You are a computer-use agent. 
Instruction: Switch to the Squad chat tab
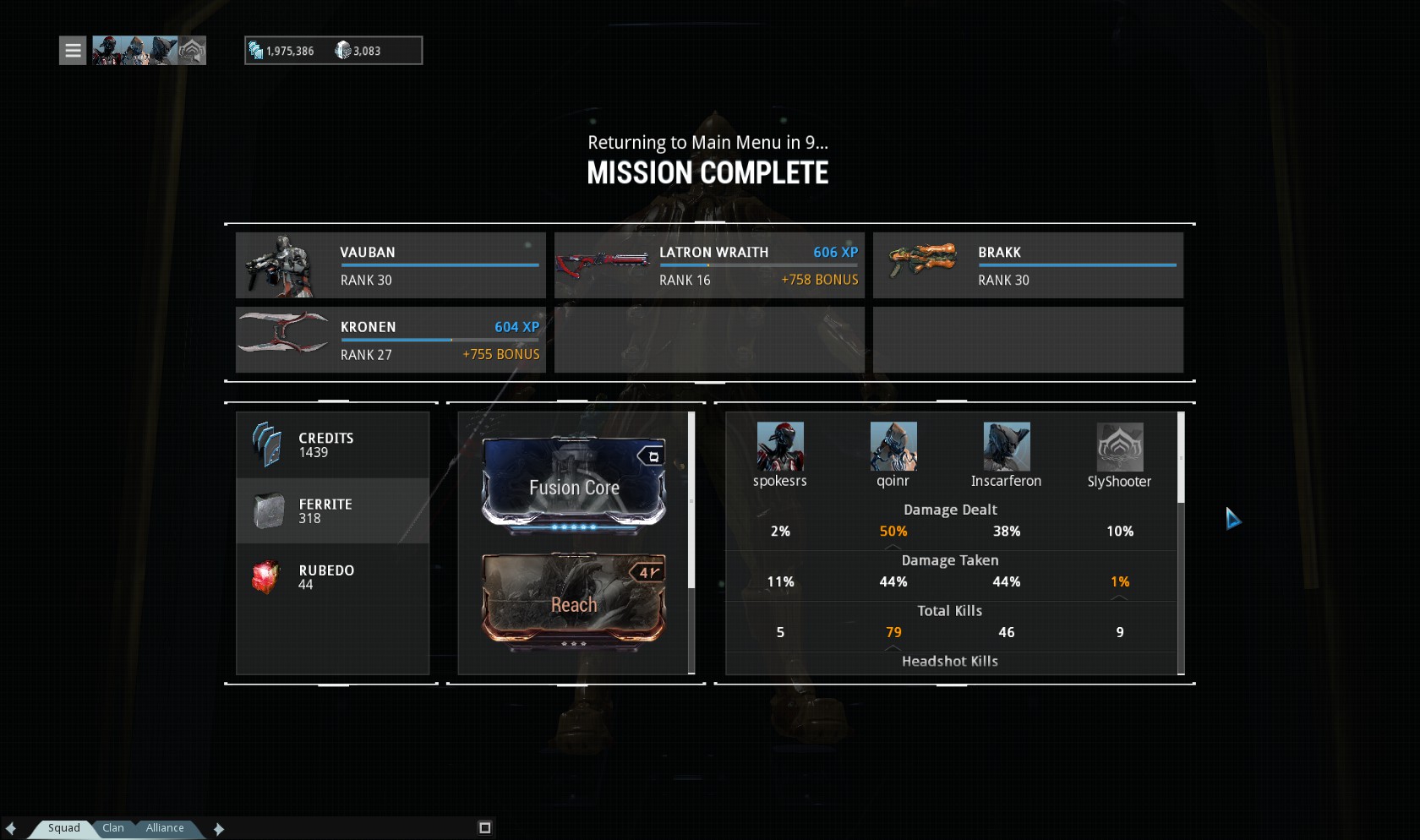pyautogui.click(x=63, y=828)
